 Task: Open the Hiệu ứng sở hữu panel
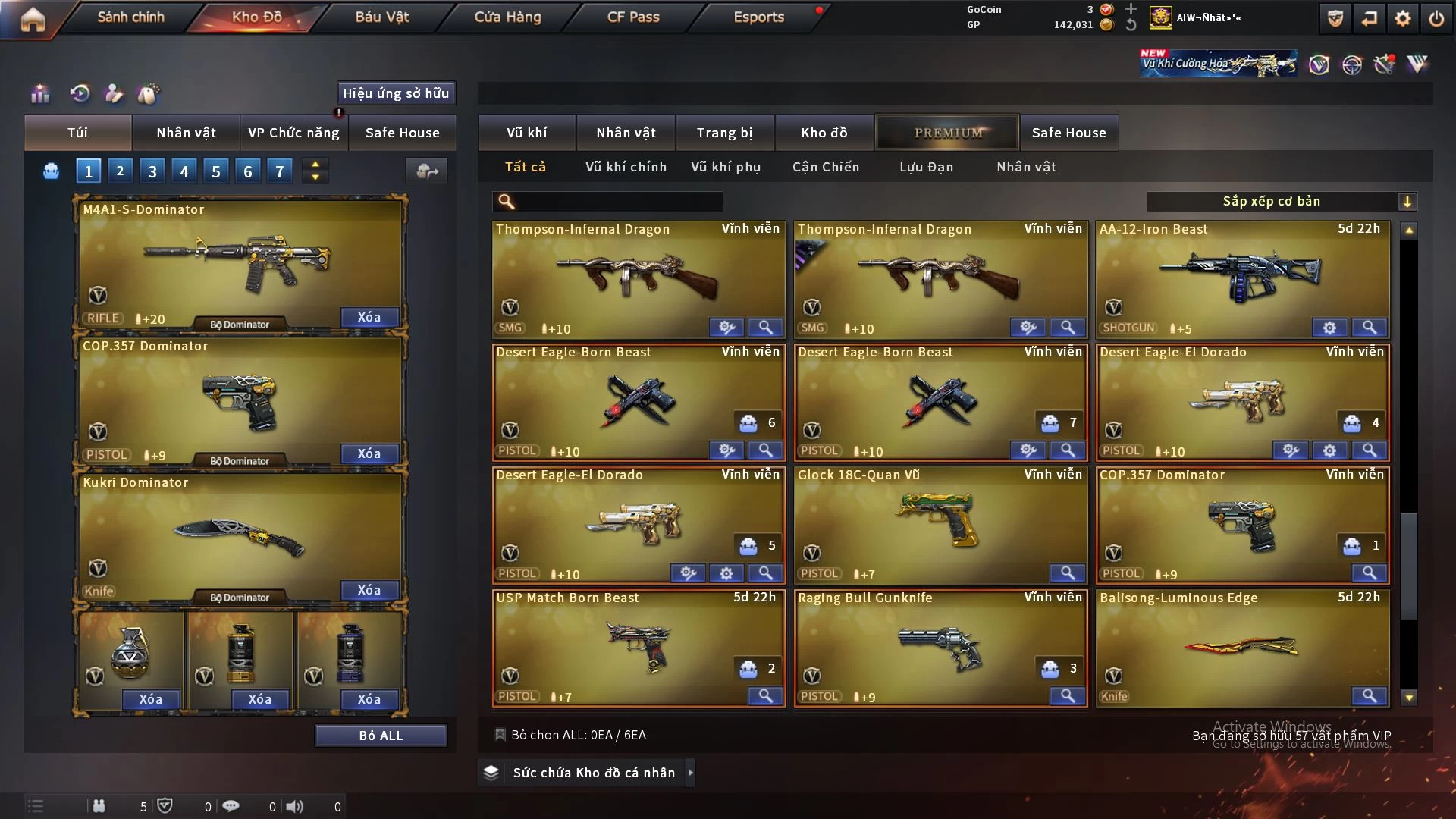click(x=396, y=93)
